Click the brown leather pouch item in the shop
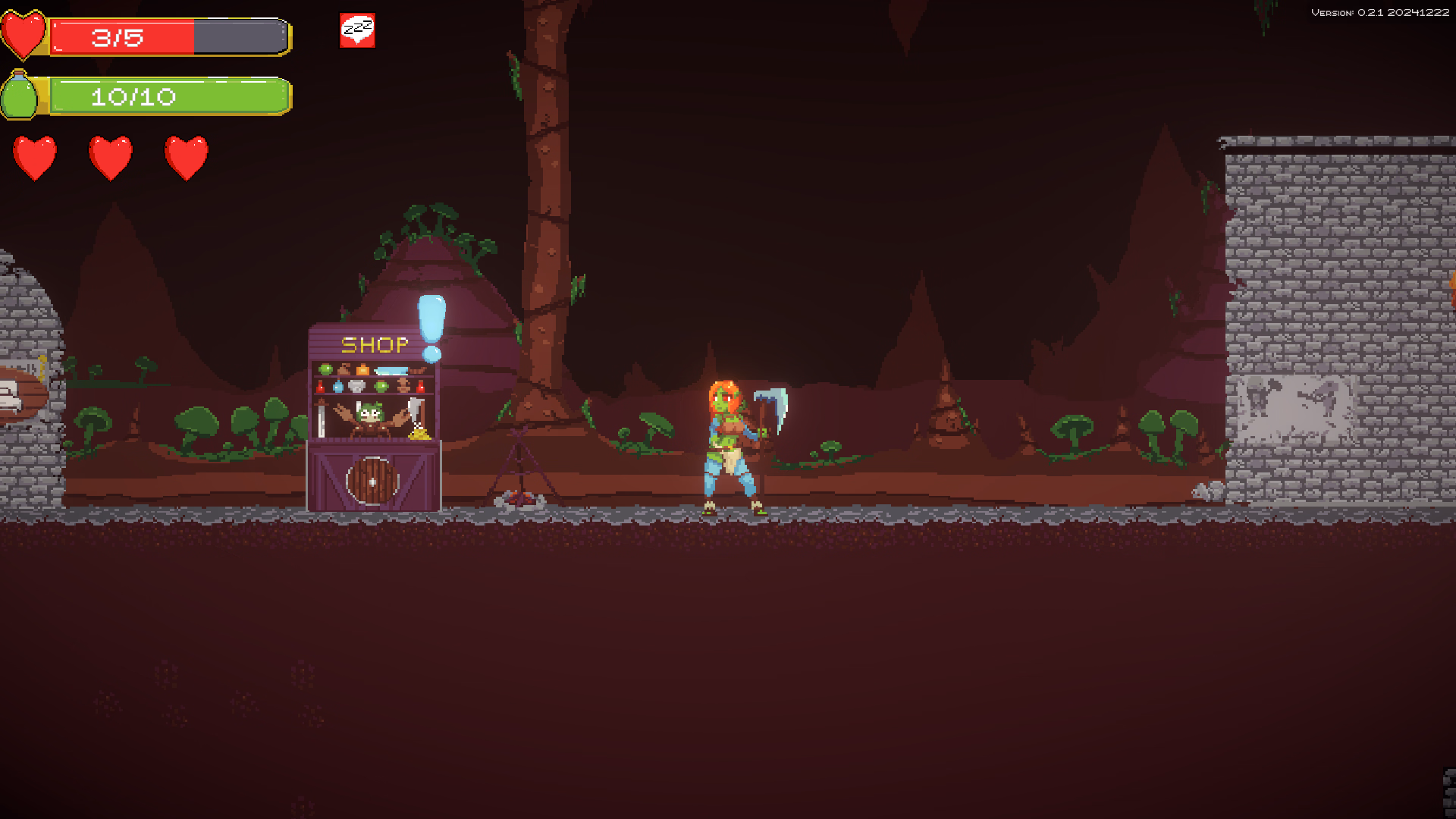The width and height of the screenshot is (1456, 819). coord(344,369)
